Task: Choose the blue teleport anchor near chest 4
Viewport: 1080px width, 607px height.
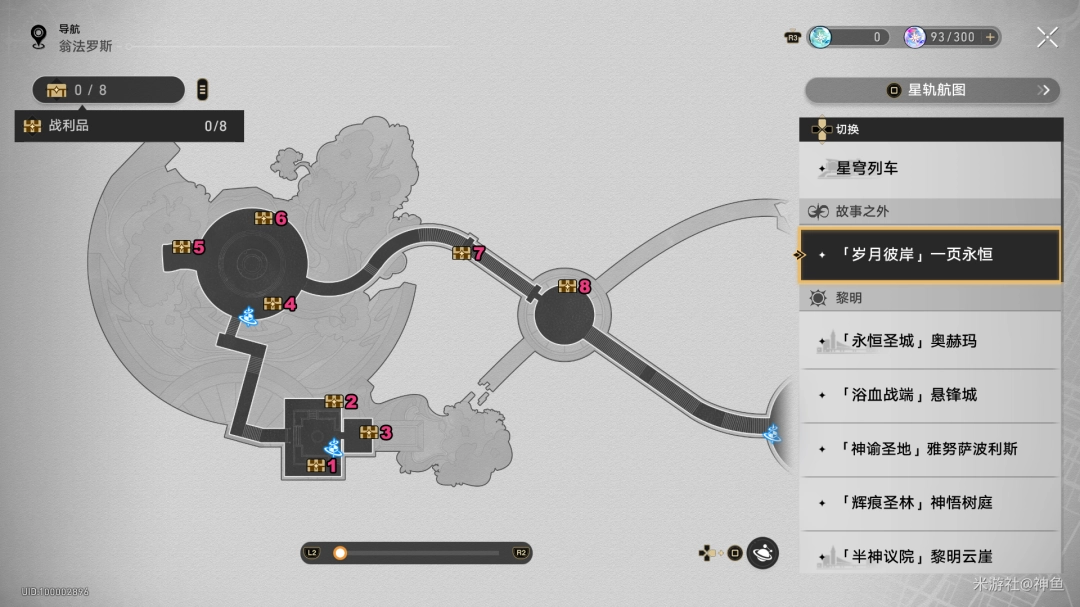Action: point(246,318)
